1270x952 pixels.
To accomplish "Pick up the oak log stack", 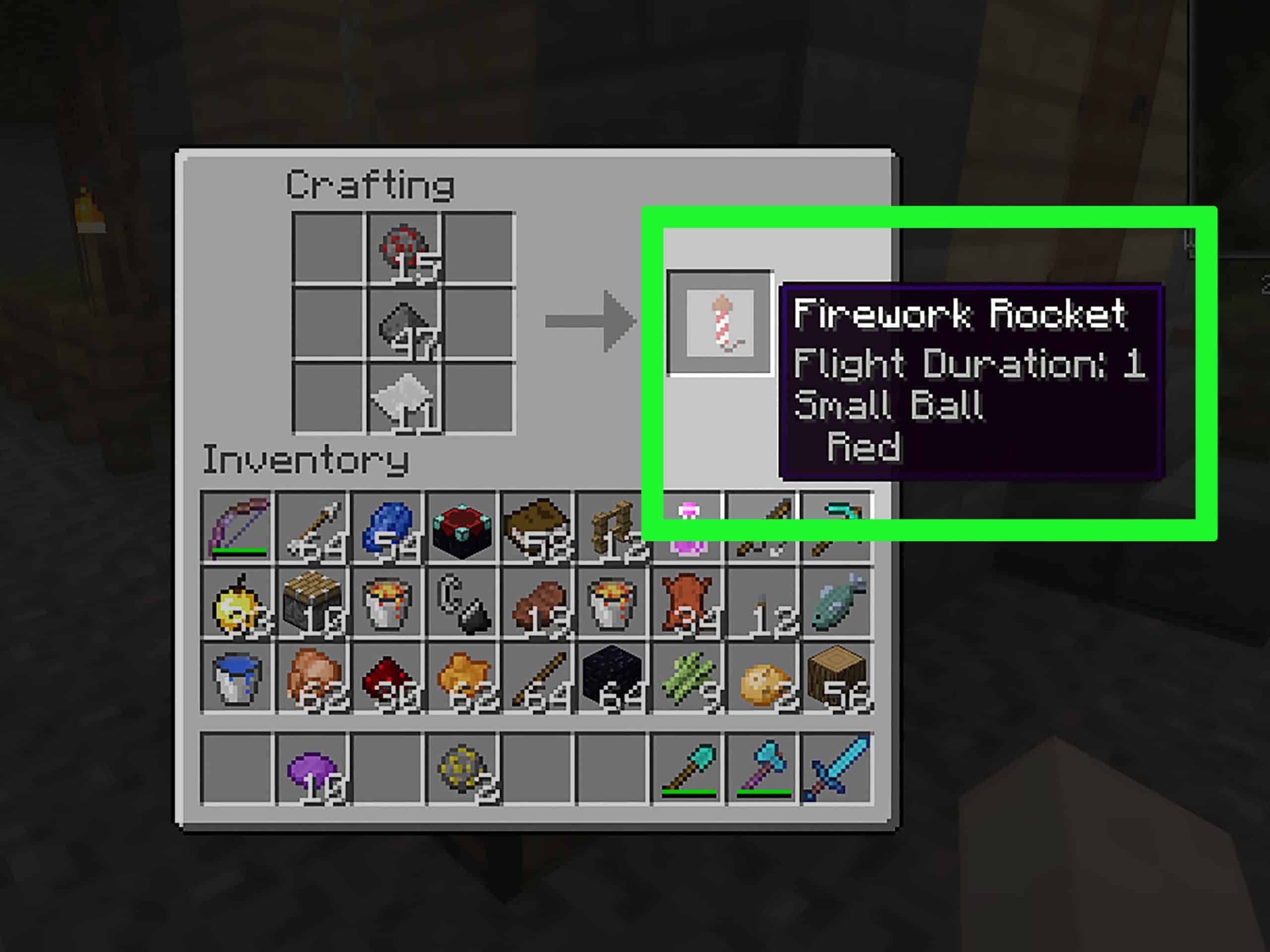I will 837,678.
